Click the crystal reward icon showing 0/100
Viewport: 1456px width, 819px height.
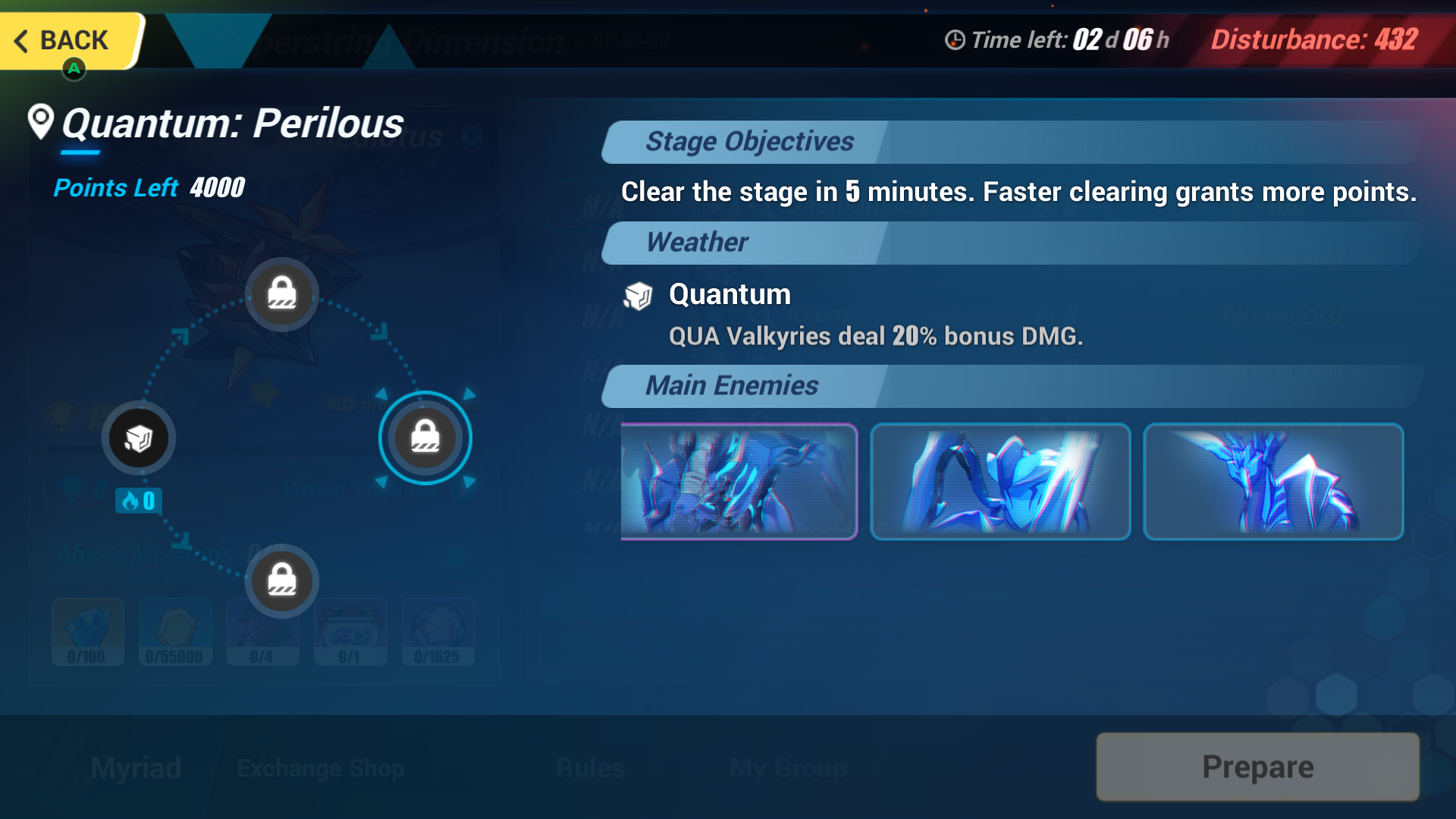point(87,632)
